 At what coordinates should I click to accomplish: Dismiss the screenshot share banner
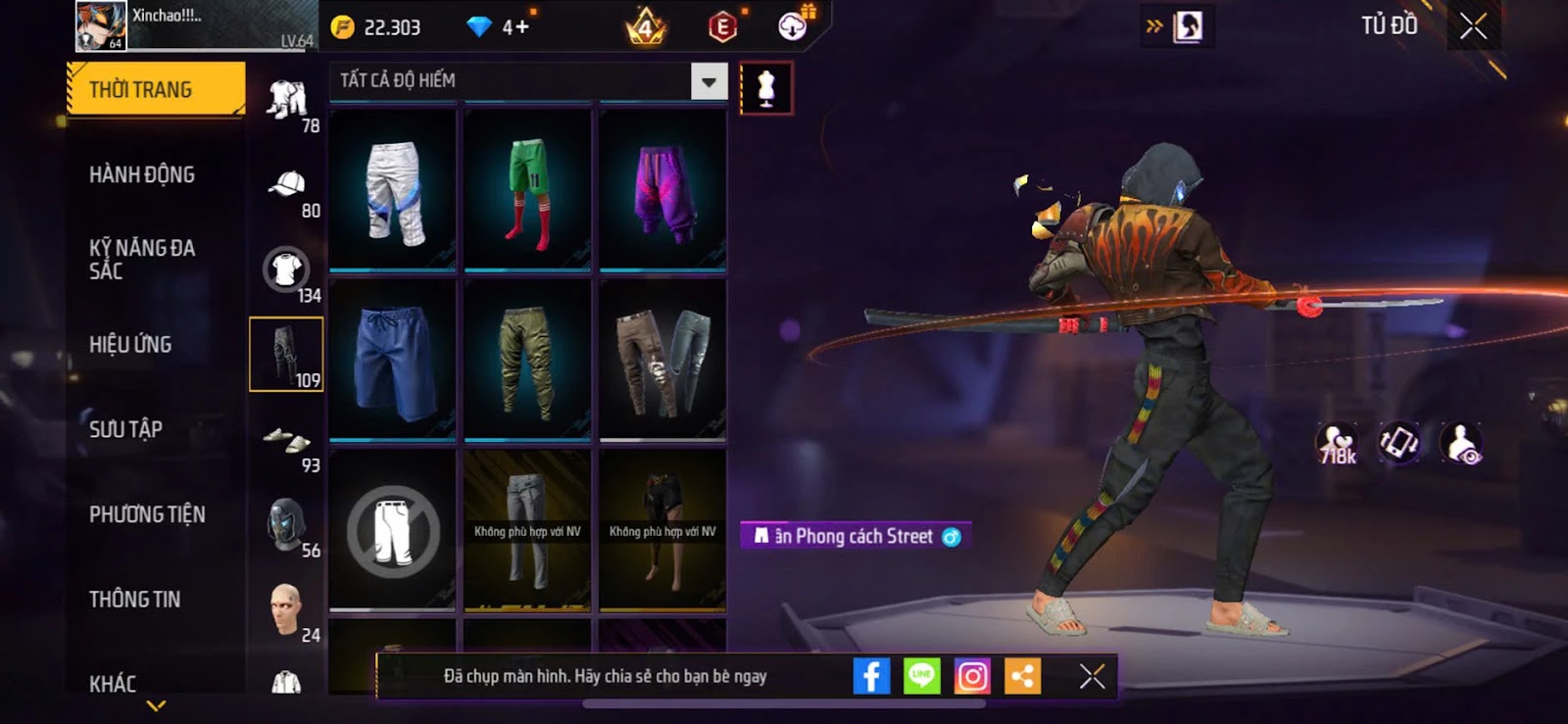[x=1092, y=676]
